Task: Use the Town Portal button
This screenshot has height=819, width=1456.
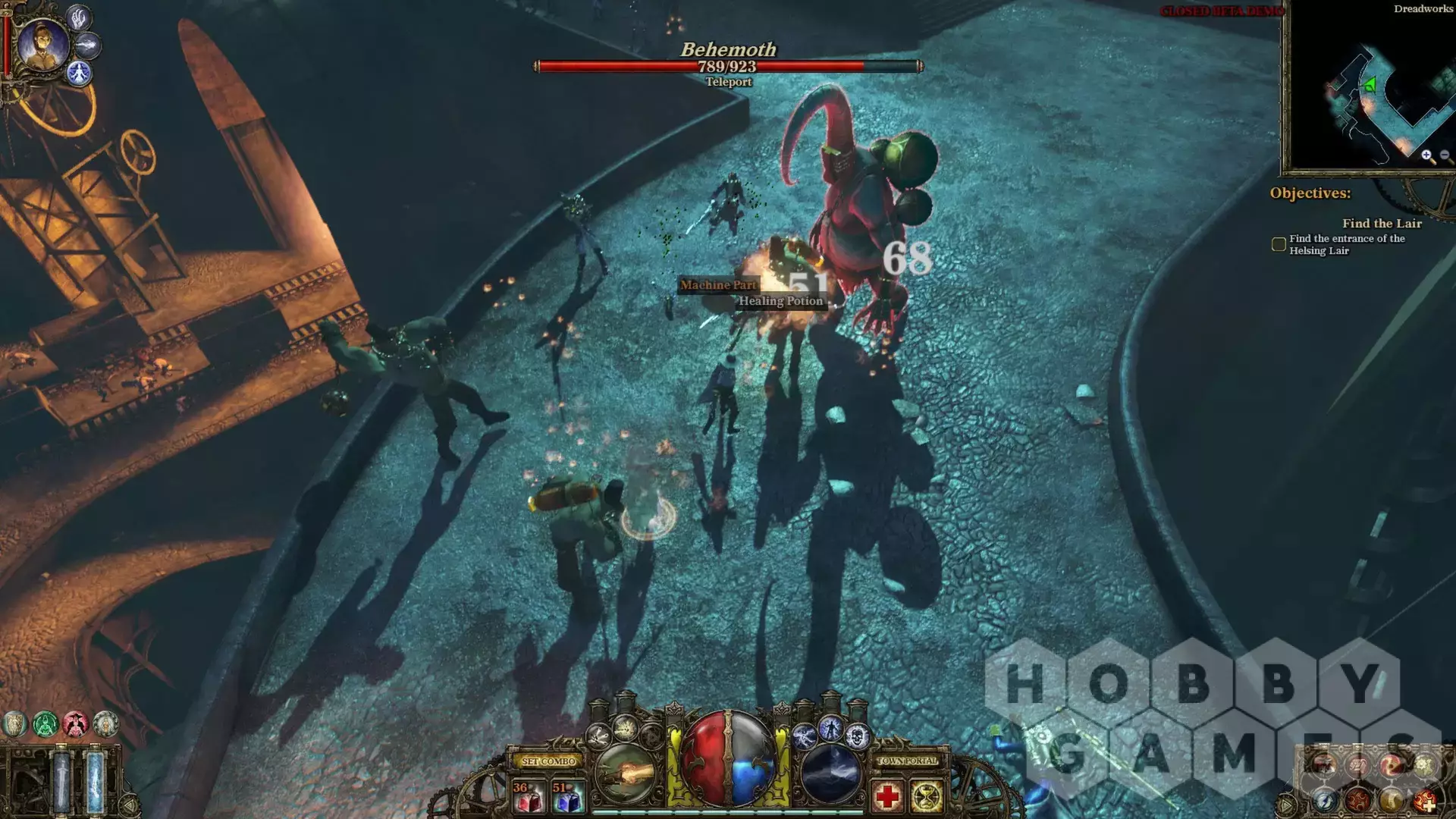Action: click(907, 761)
